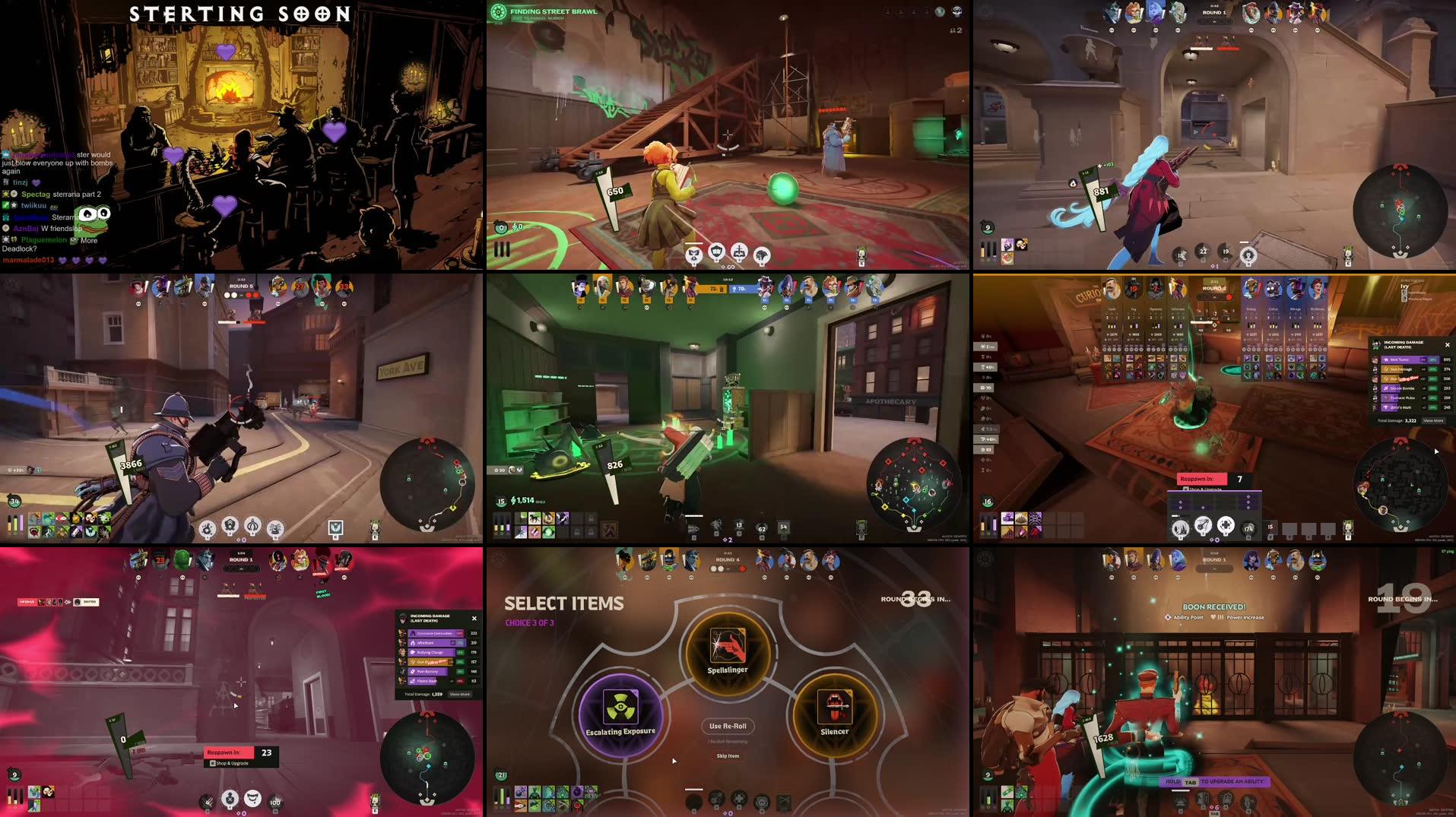The height and width of the screenshot is (817, 1456).
Task: Toggle the purple heart reaction beside tinzj's message
Action: (x=36, y=183)
